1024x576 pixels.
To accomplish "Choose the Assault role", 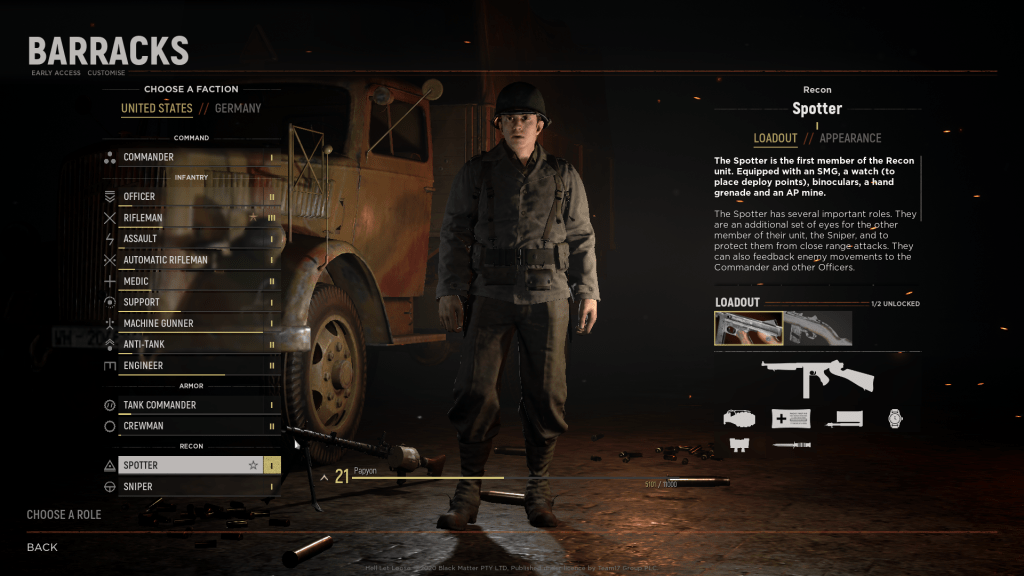I will click(190, 238).
